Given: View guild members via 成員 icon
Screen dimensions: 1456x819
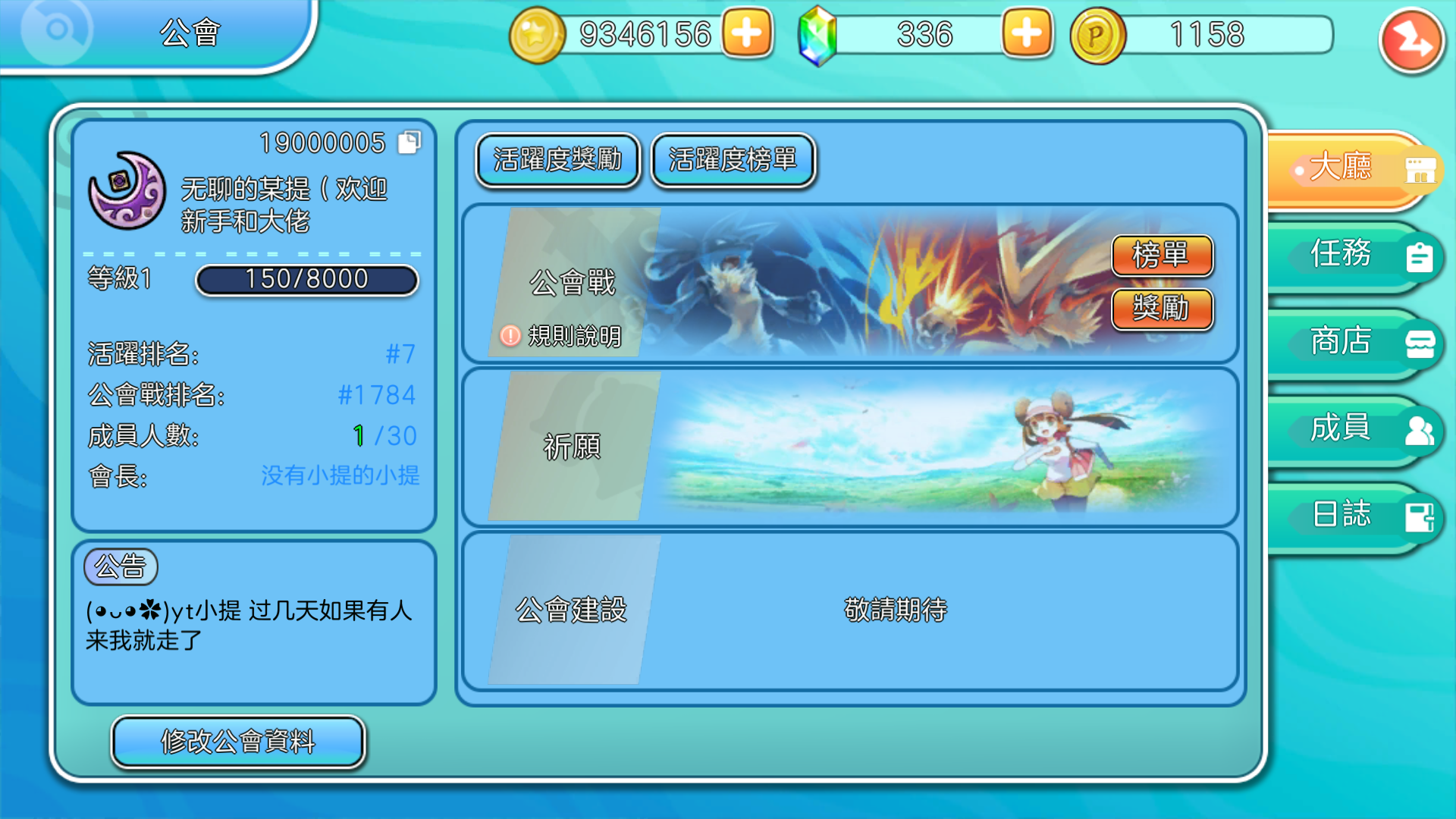Looking at the screenshot, I should (1420, 429).
